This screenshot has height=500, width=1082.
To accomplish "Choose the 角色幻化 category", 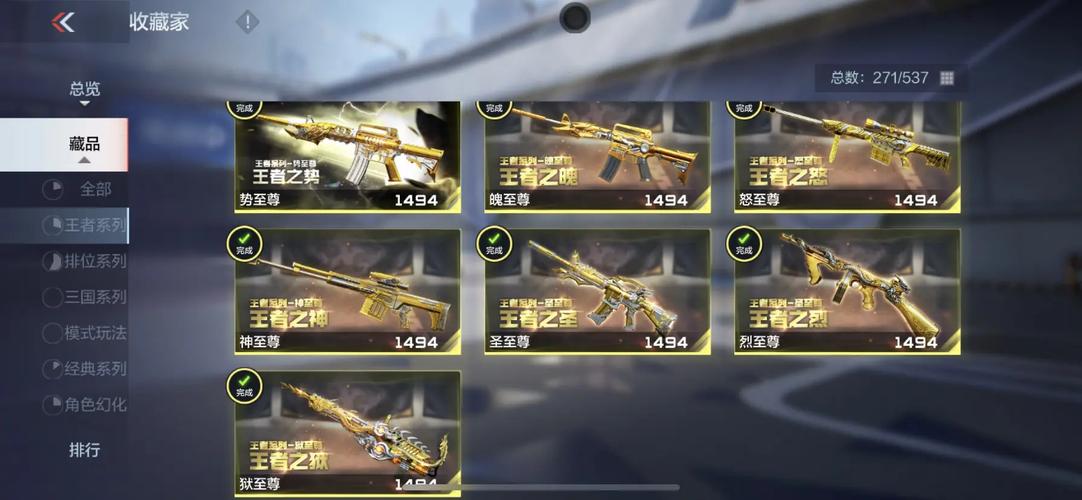I will 95,405.
